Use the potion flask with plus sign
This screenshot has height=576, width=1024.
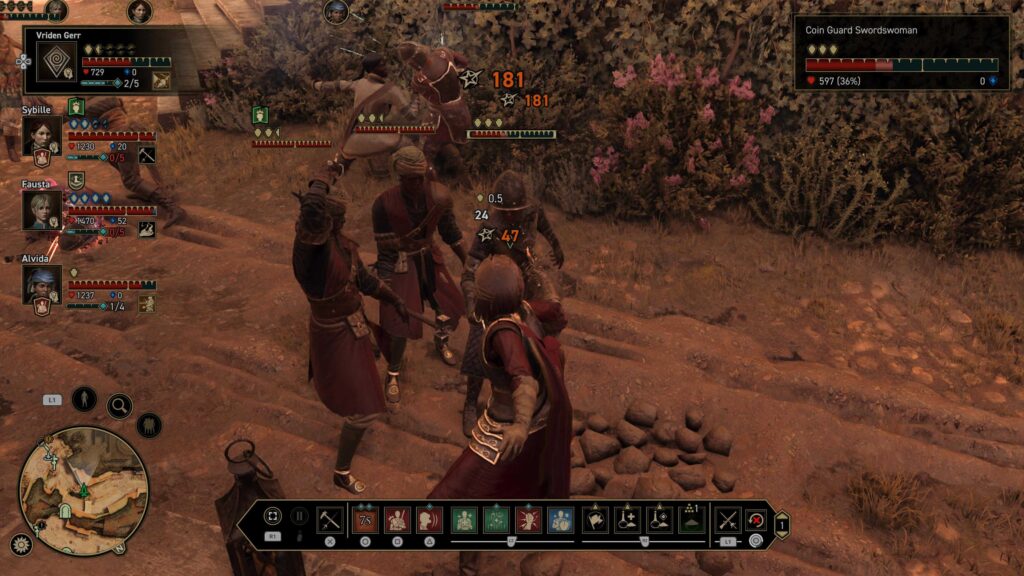tap(628, 519)
